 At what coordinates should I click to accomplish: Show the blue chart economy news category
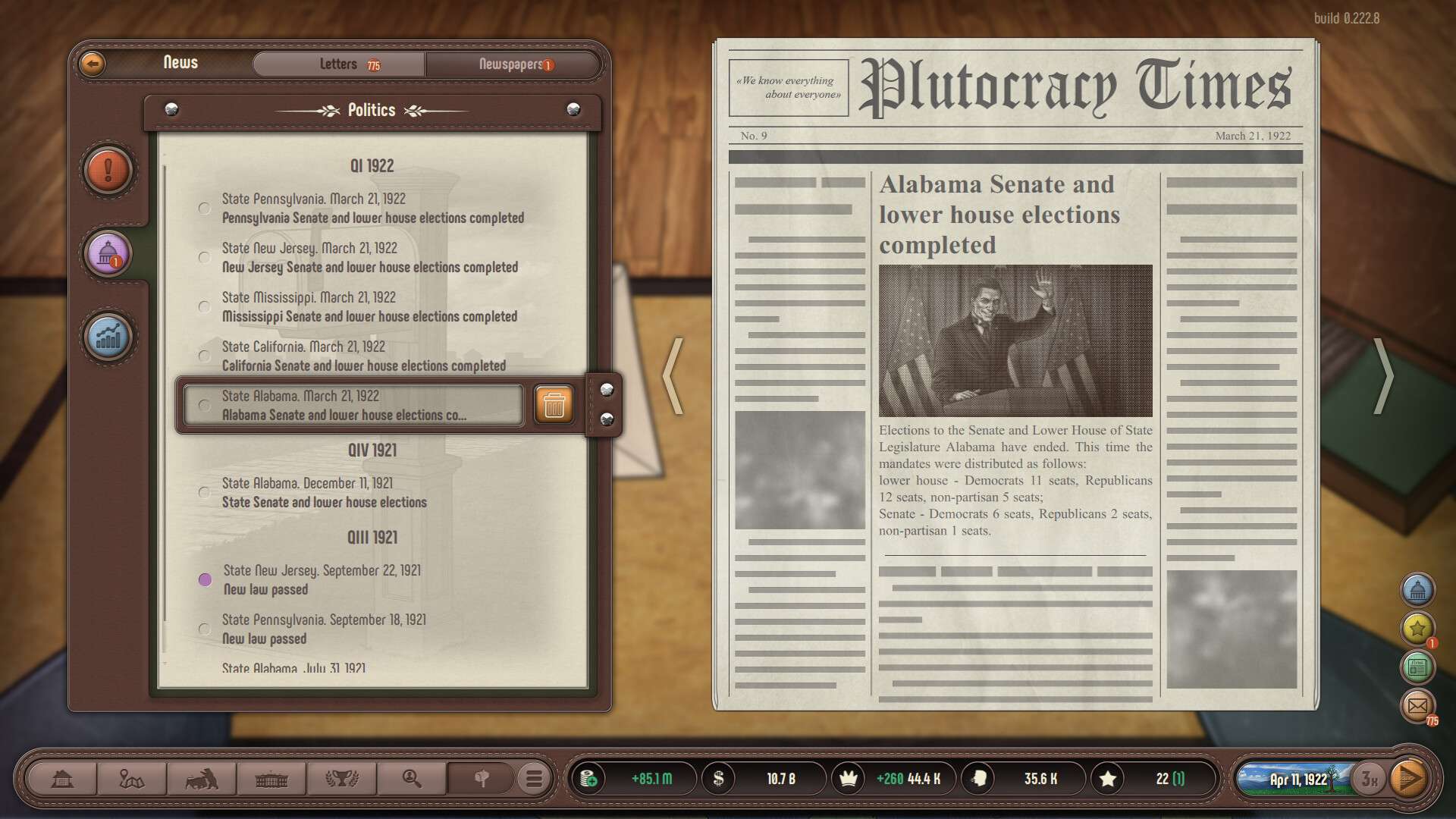pos(108,337)
